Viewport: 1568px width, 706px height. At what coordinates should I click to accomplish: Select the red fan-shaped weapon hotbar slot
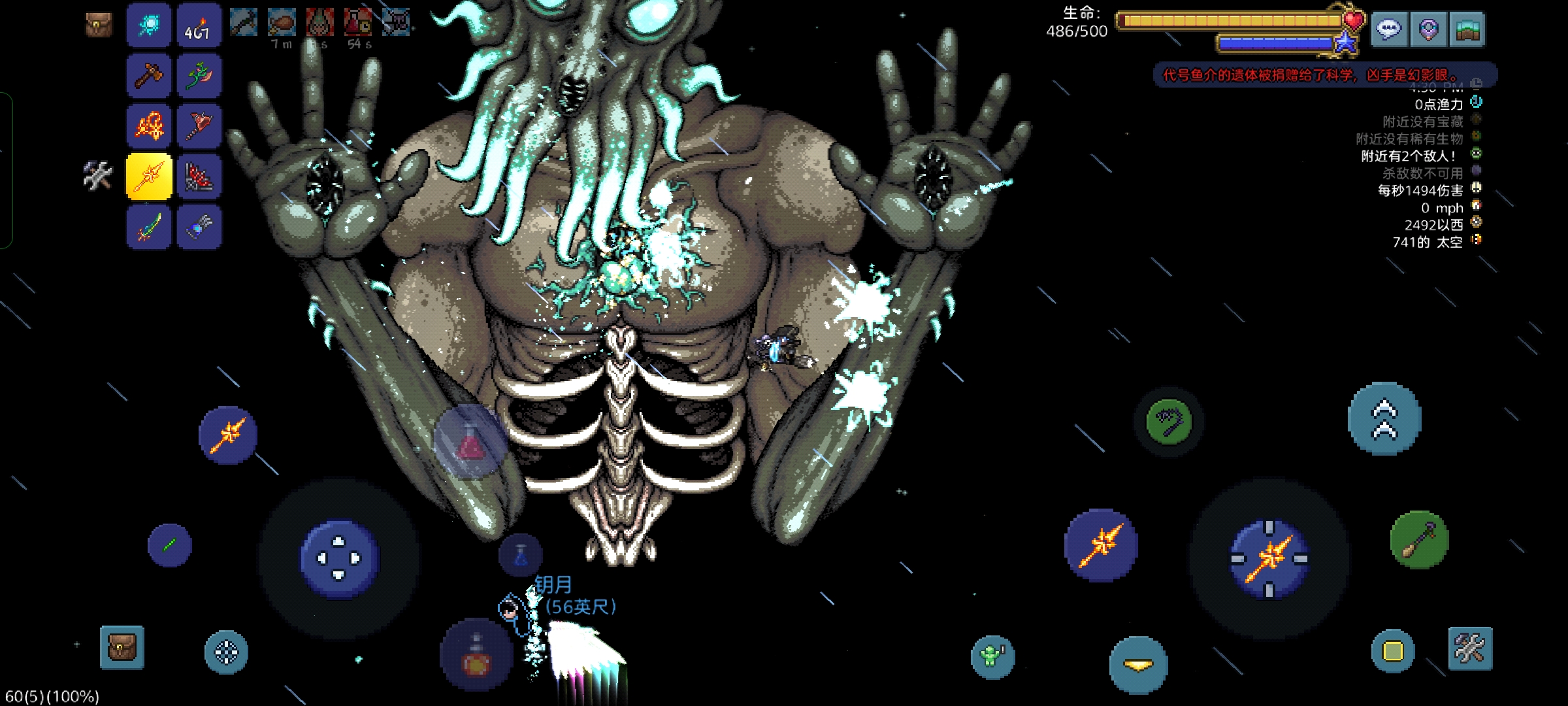click(x=199, y=176)
